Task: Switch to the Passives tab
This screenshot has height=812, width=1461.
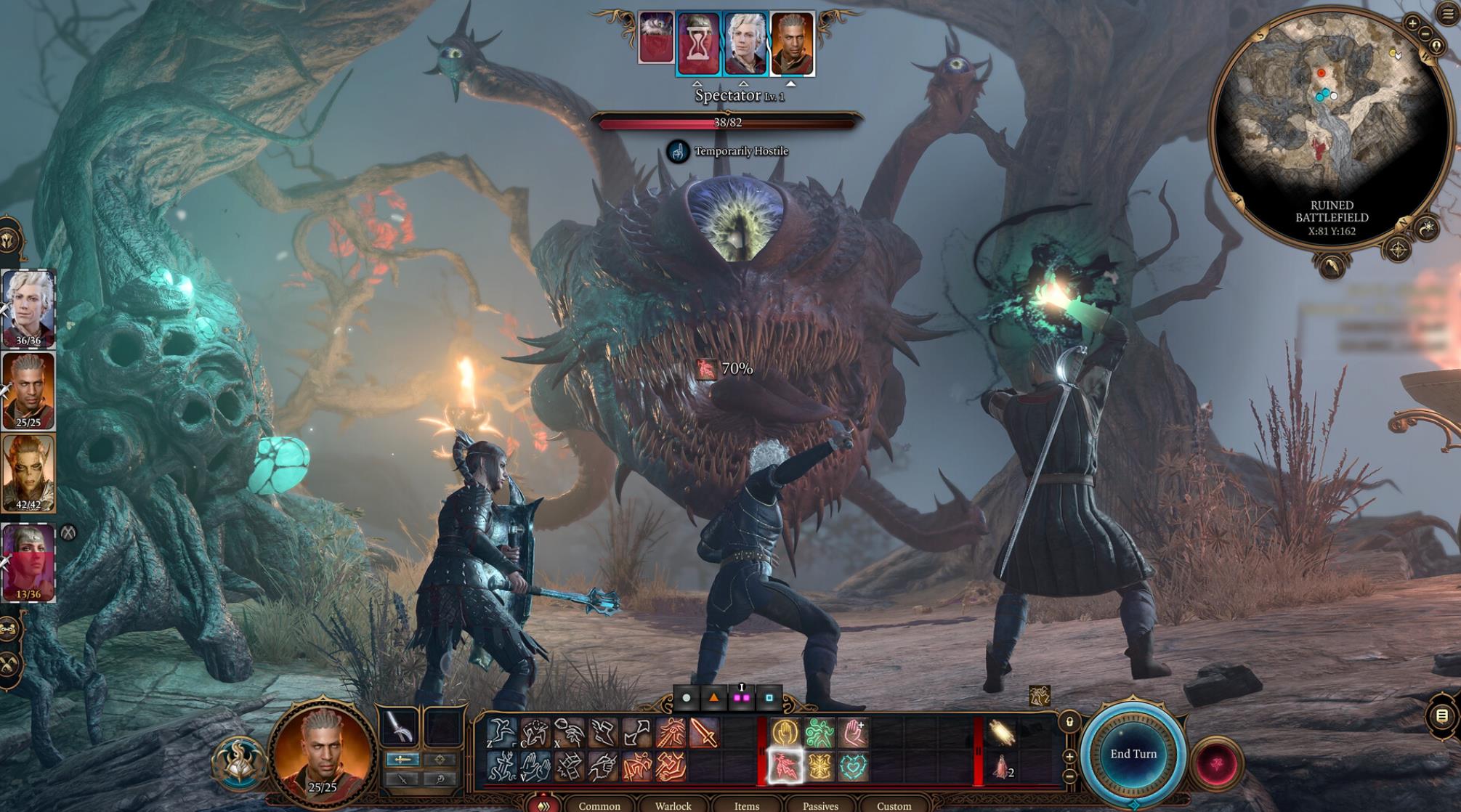Action: tap(820, 805)
